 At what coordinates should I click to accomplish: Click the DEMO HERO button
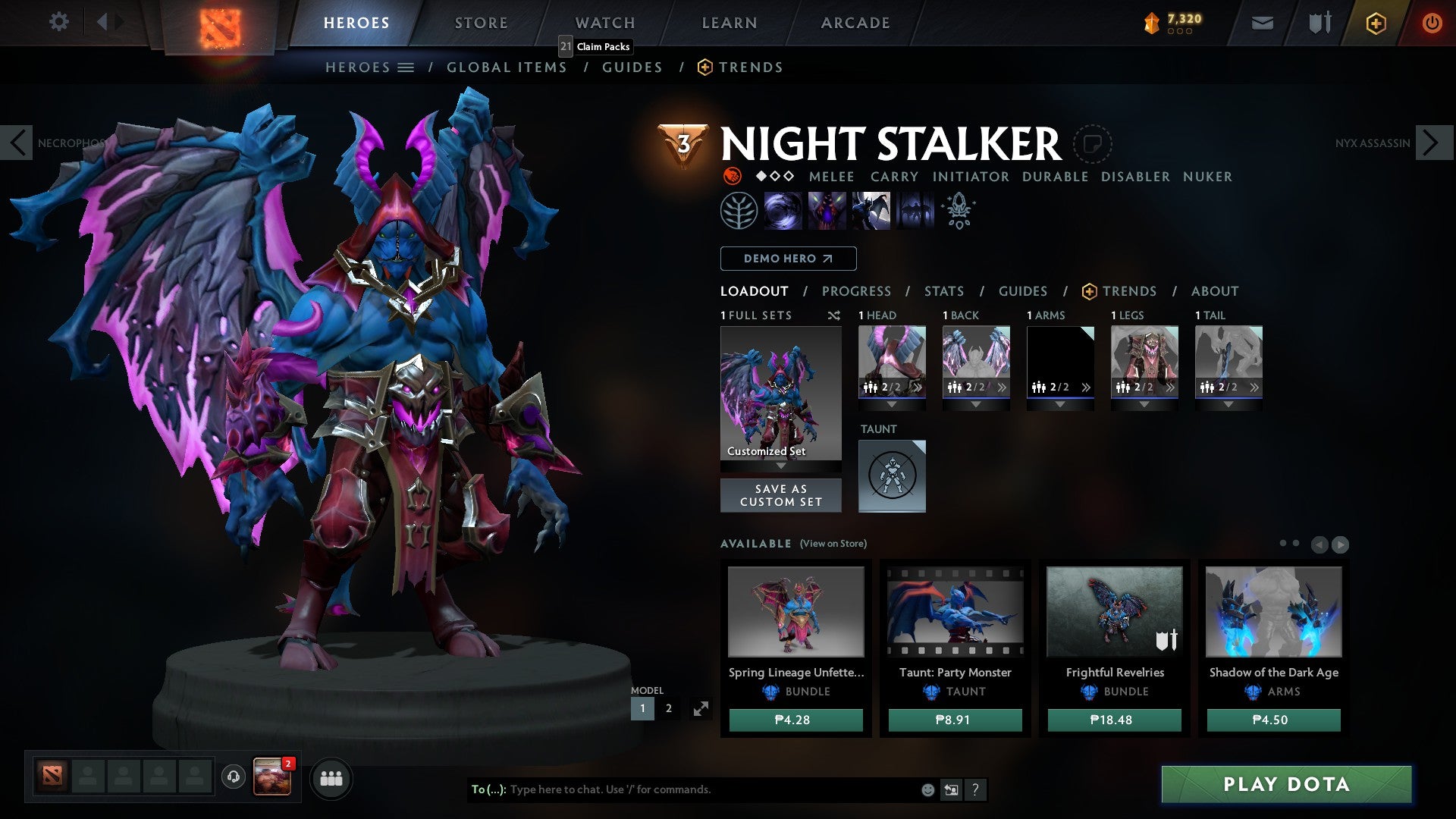(x=787, y=258)
